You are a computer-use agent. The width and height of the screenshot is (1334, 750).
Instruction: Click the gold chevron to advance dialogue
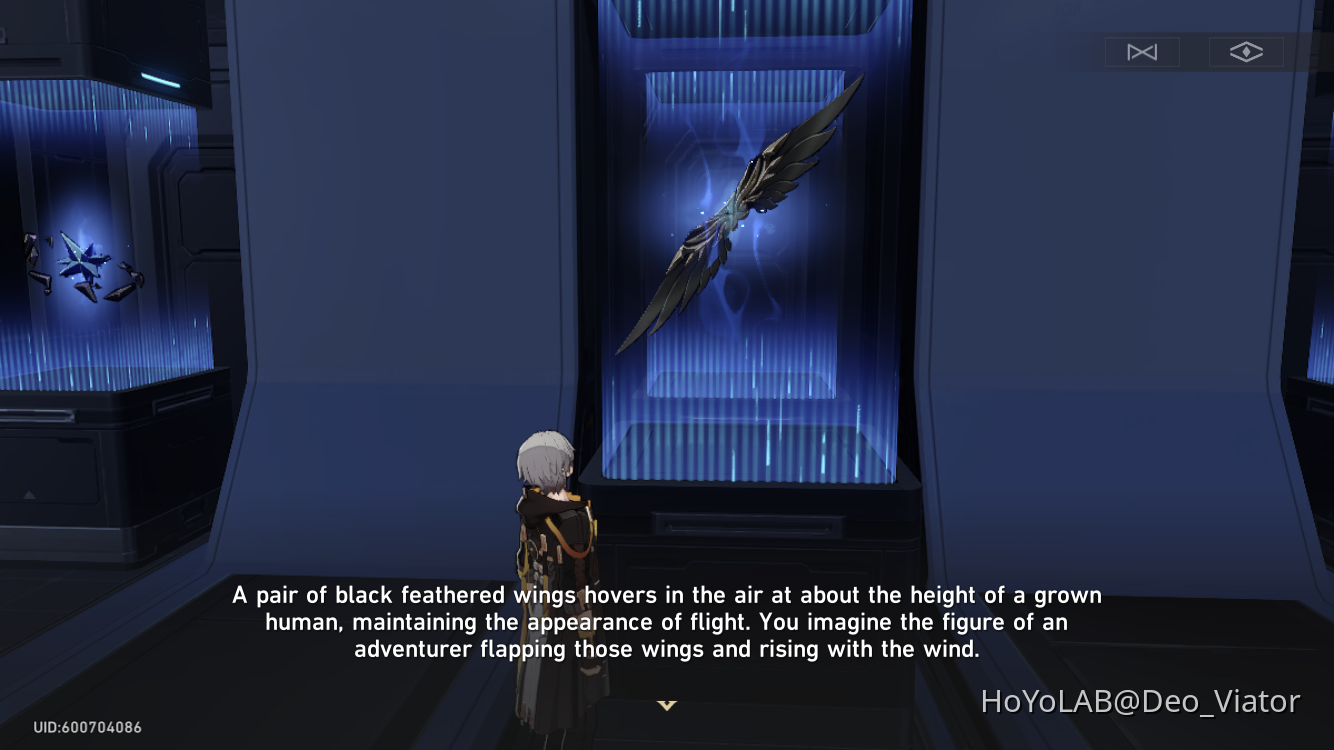(666, 705)
